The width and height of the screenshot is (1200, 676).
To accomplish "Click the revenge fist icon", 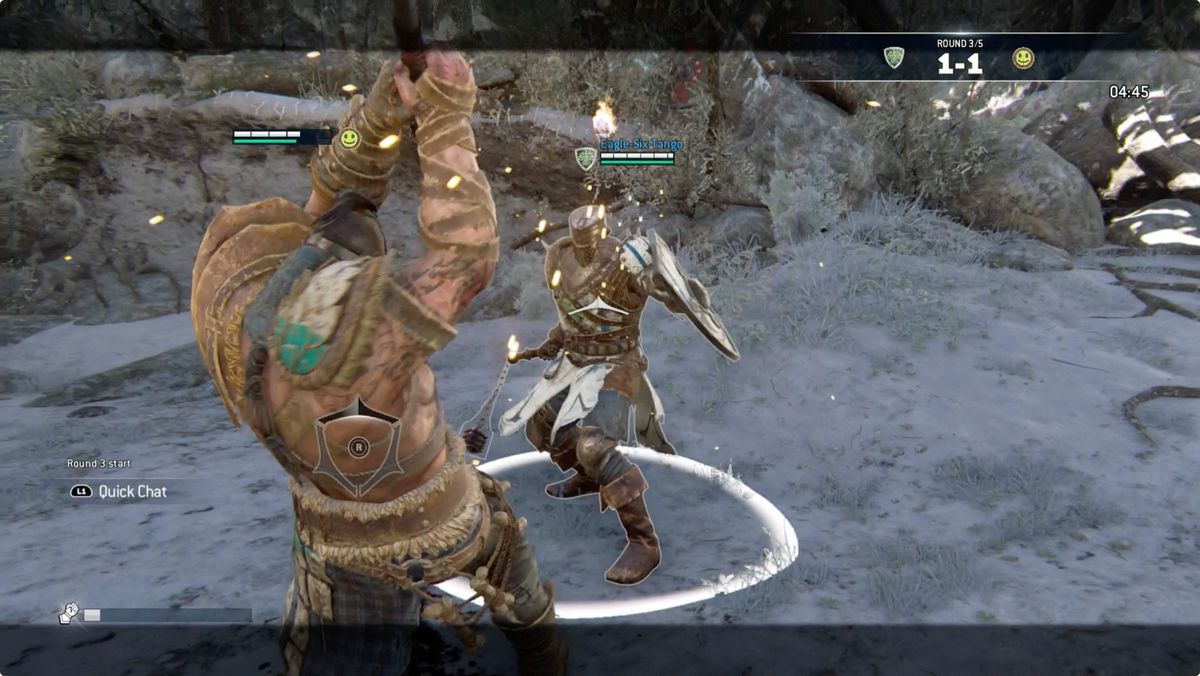I will [x=69, y=614].
